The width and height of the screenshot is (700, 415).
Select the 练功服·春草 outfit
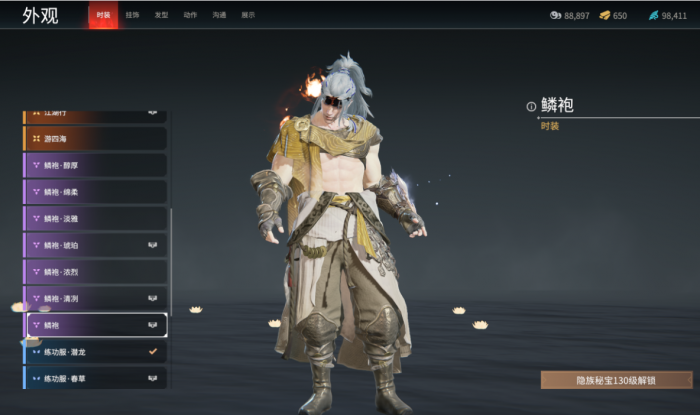[95, 378]
